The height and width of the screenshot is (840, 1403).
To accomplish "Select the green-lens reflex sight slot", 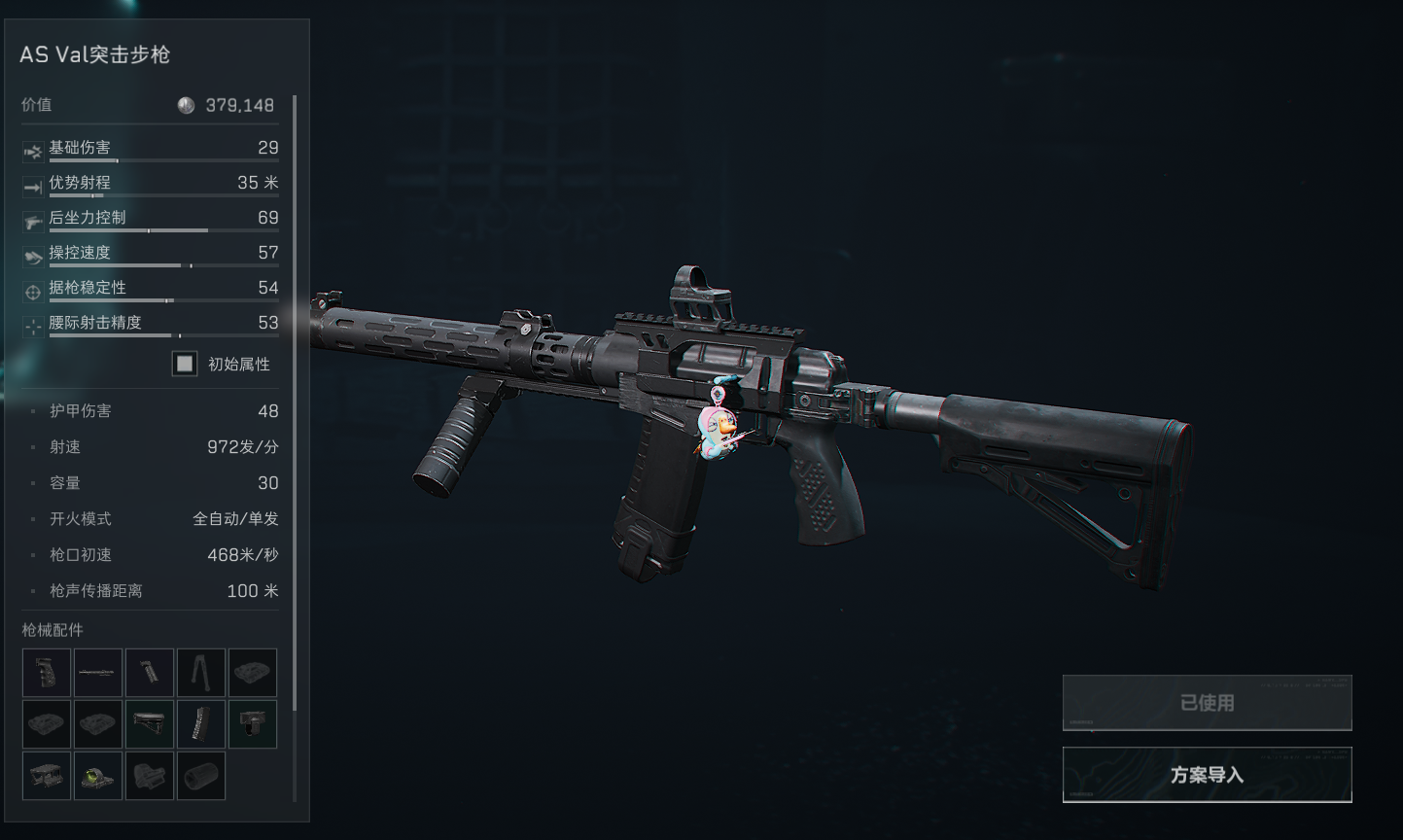I will click(x=98, y=776).
